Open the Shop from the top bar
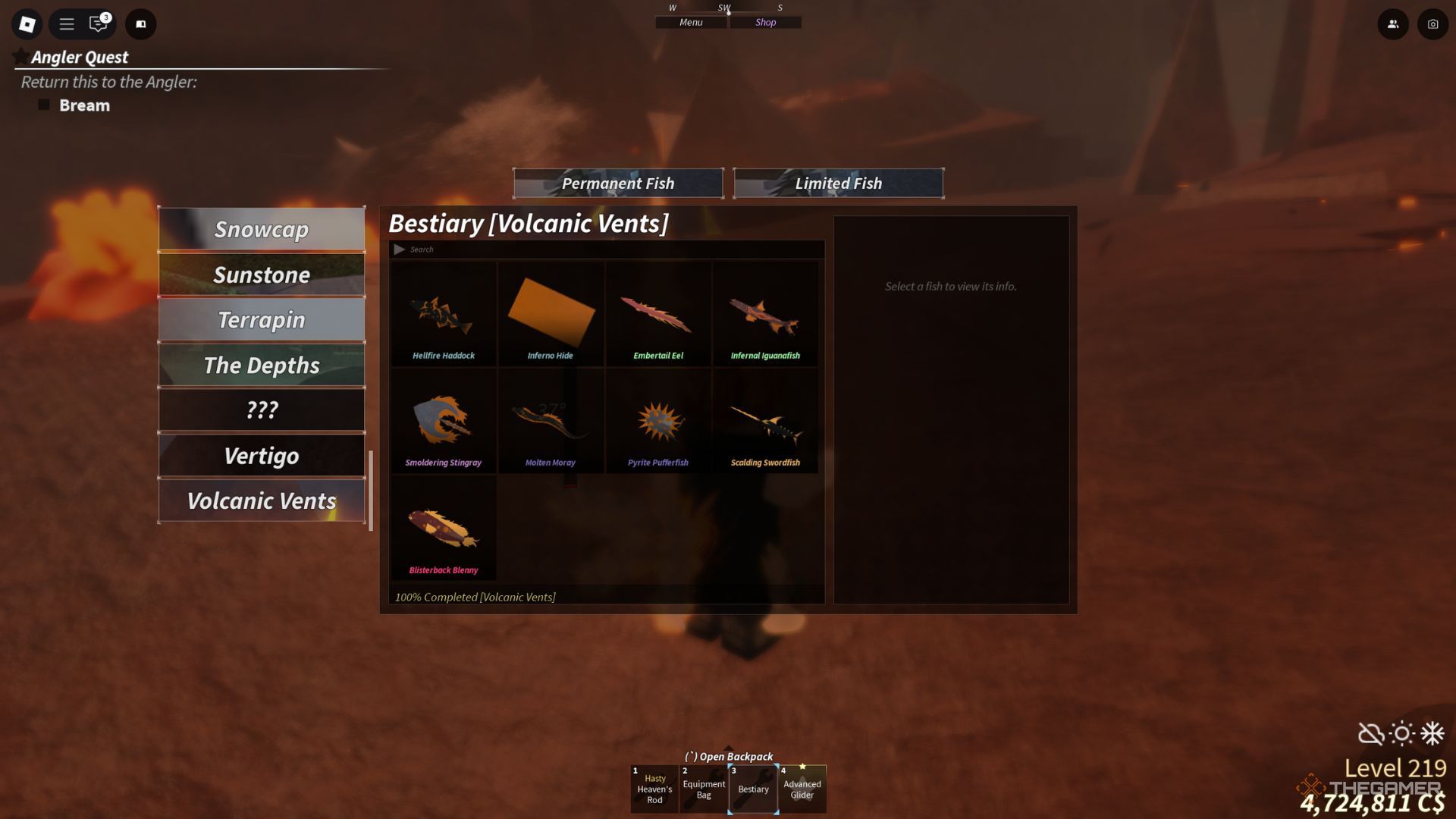 [x=765, y=22]
